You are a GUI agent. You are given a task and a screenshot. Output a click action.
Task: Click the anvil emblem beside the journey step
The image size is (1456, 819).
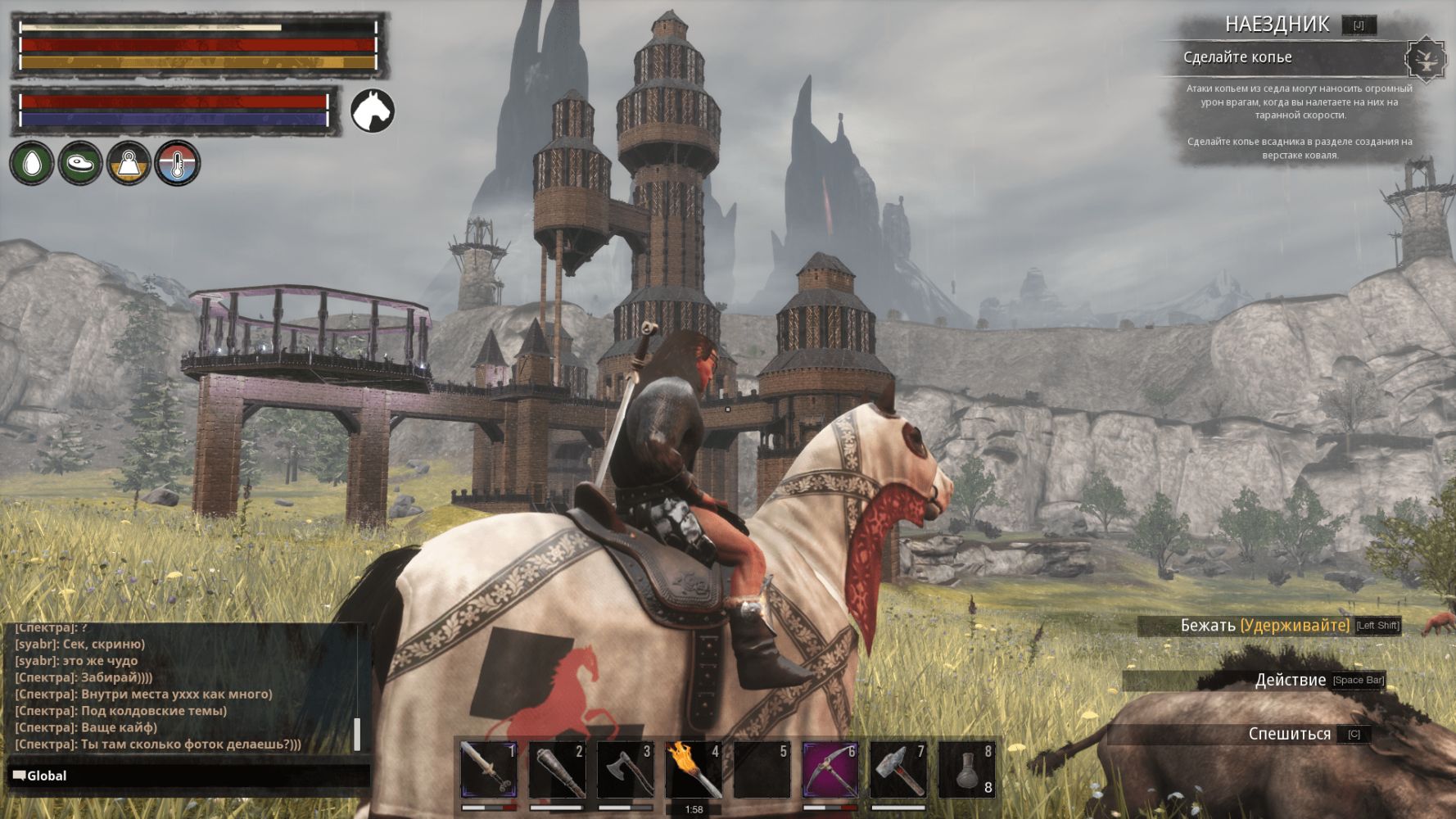click(1426, 59)
